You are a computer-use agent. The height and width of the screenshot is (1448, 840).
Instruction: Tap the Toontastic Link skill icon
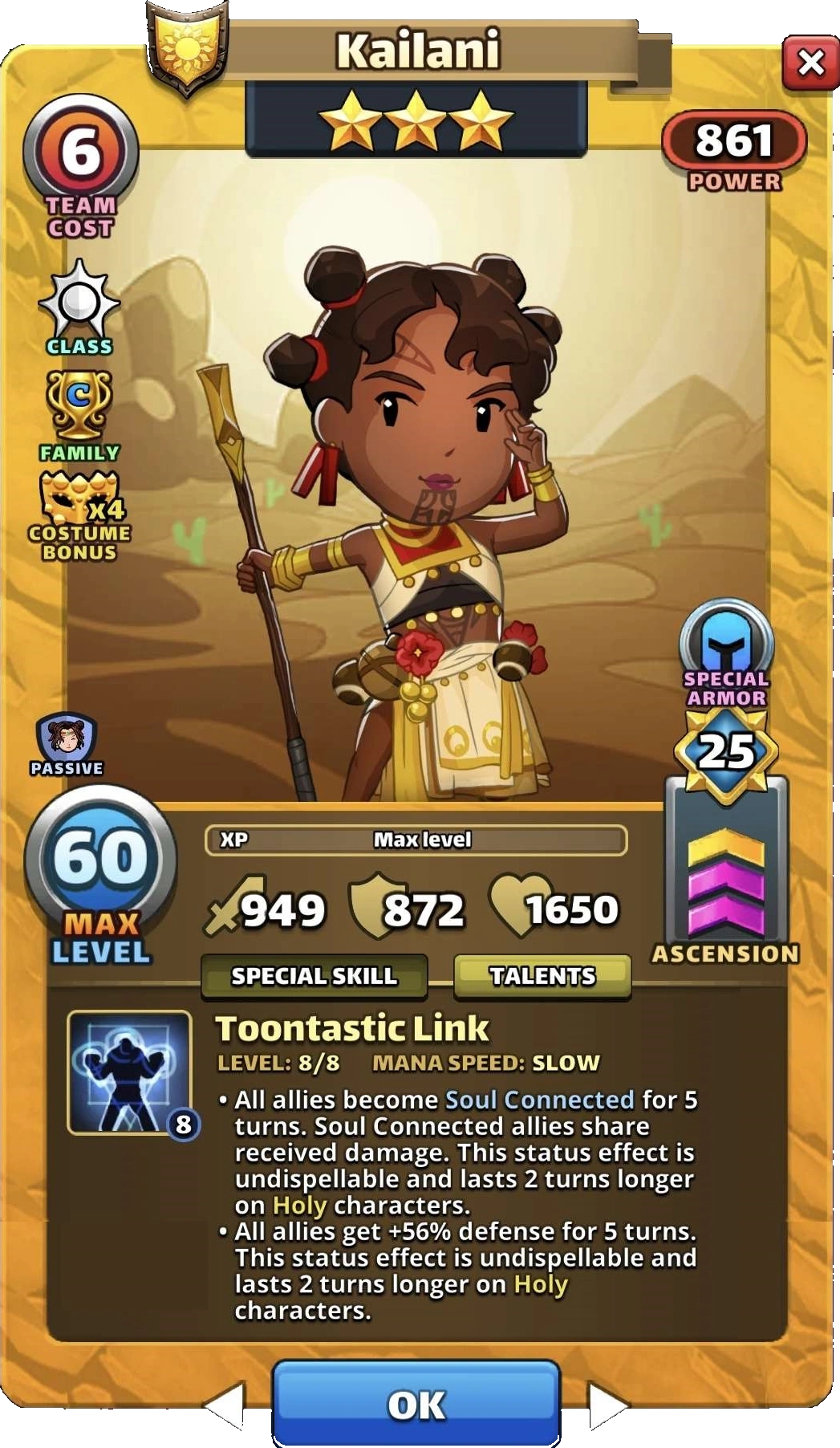tap(129, 1072)
